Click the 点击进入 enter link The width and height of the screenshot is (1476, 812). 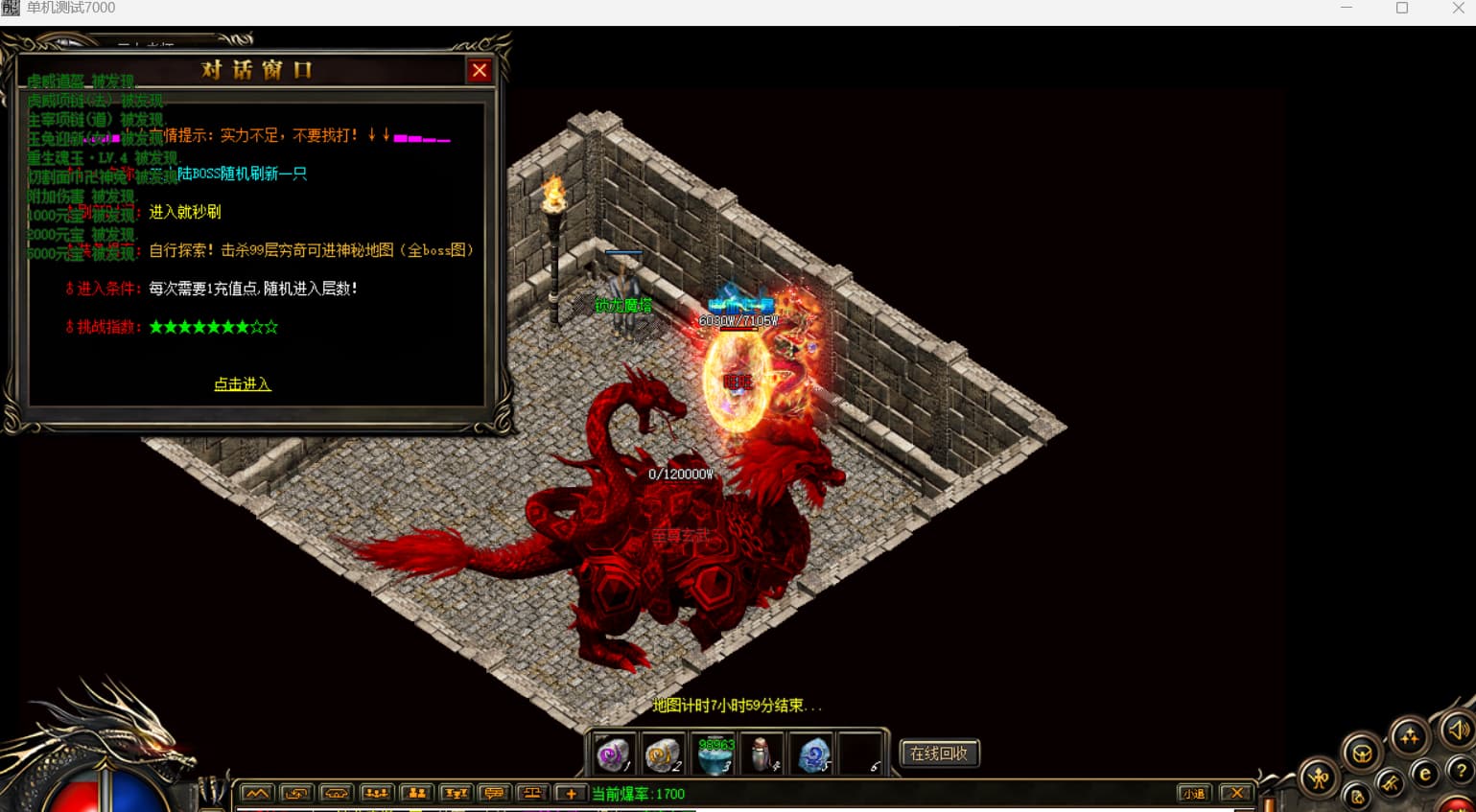pos(242,383)
